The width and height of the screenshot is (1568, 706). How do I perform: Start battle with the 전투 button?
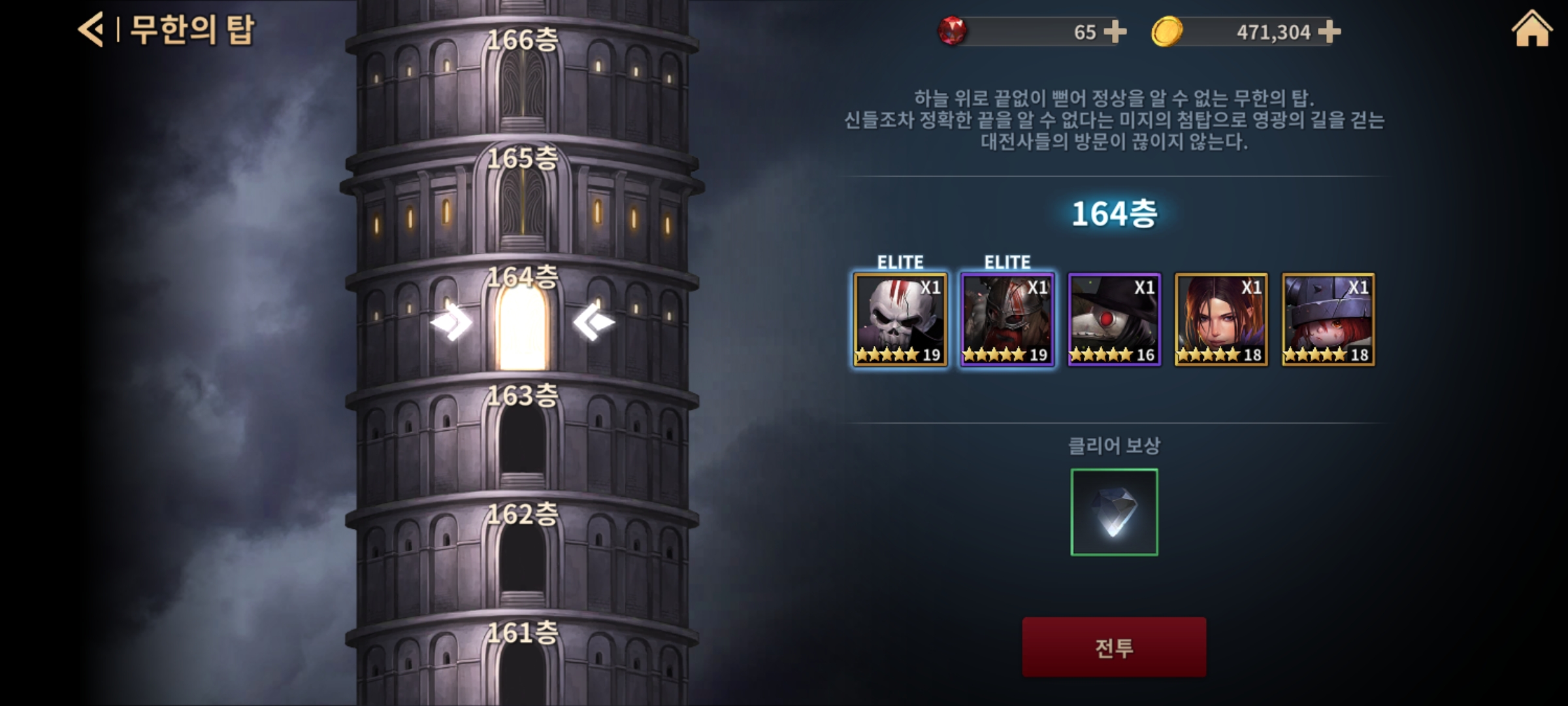click(1114, 647)
